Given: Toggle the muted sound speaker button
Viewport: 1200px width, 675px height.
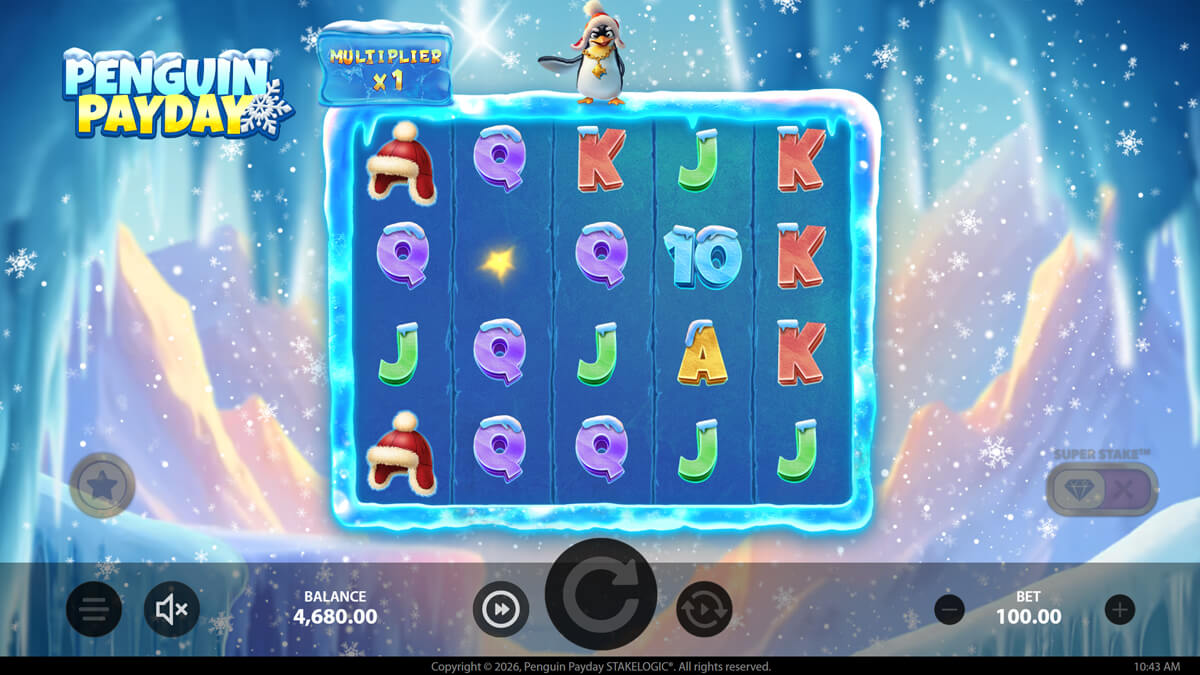Looking at the screenshot, I should [172, 609].
